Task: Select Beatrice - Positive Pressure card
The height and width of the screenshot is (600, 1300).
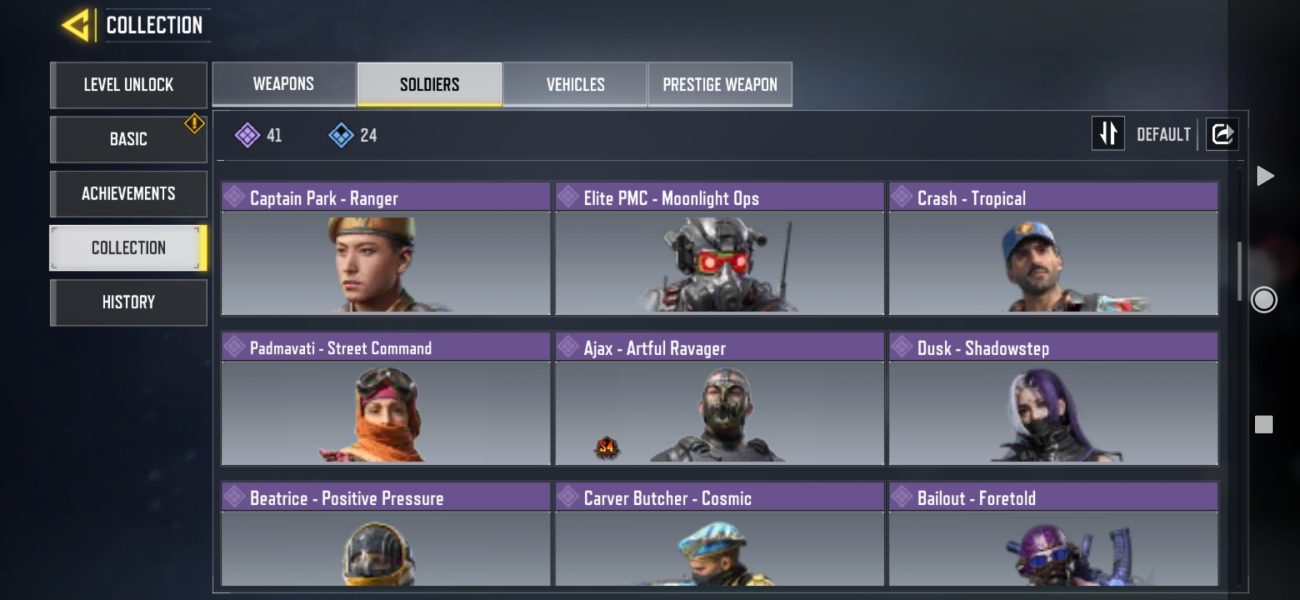Action: pyautogui.click(x=386, y=535)
